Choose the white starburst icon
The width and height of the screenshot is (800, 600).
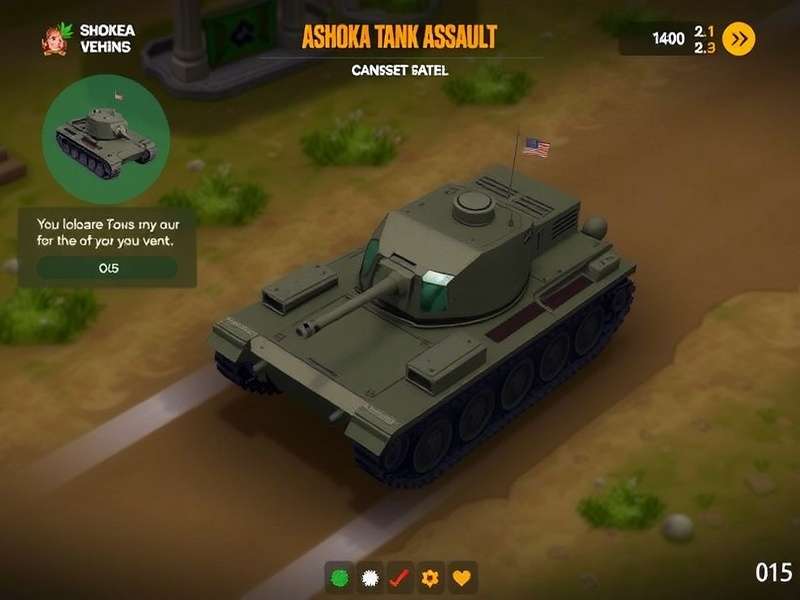point(370,577)
